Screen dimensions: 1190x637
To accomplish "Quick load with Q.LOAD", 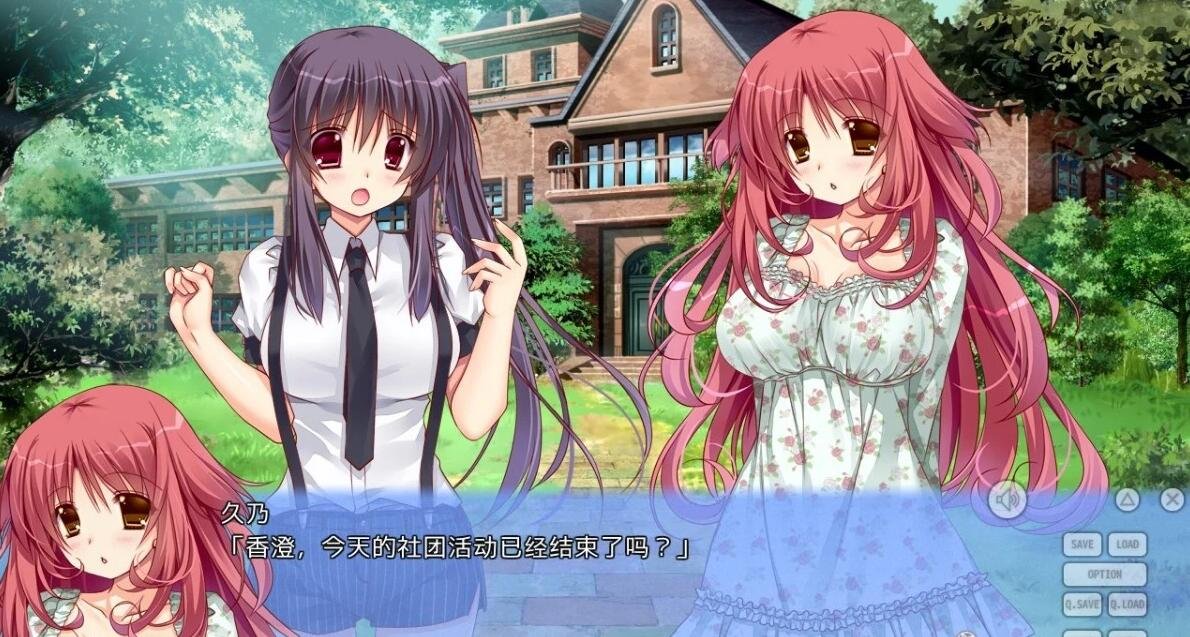I will point(1127,604).
